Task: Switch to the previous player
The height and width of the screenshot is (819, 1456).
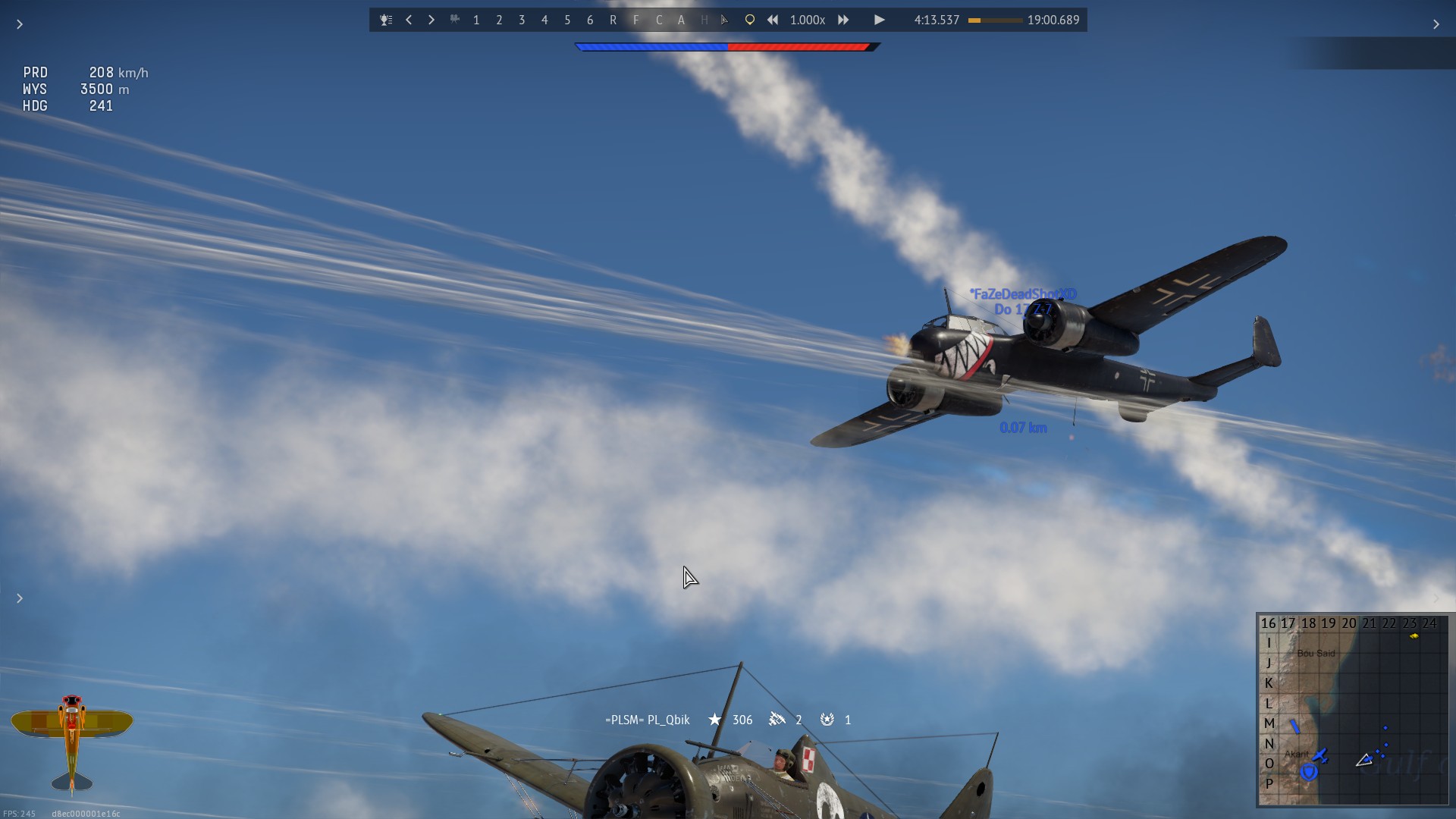Action: [409, 20]
